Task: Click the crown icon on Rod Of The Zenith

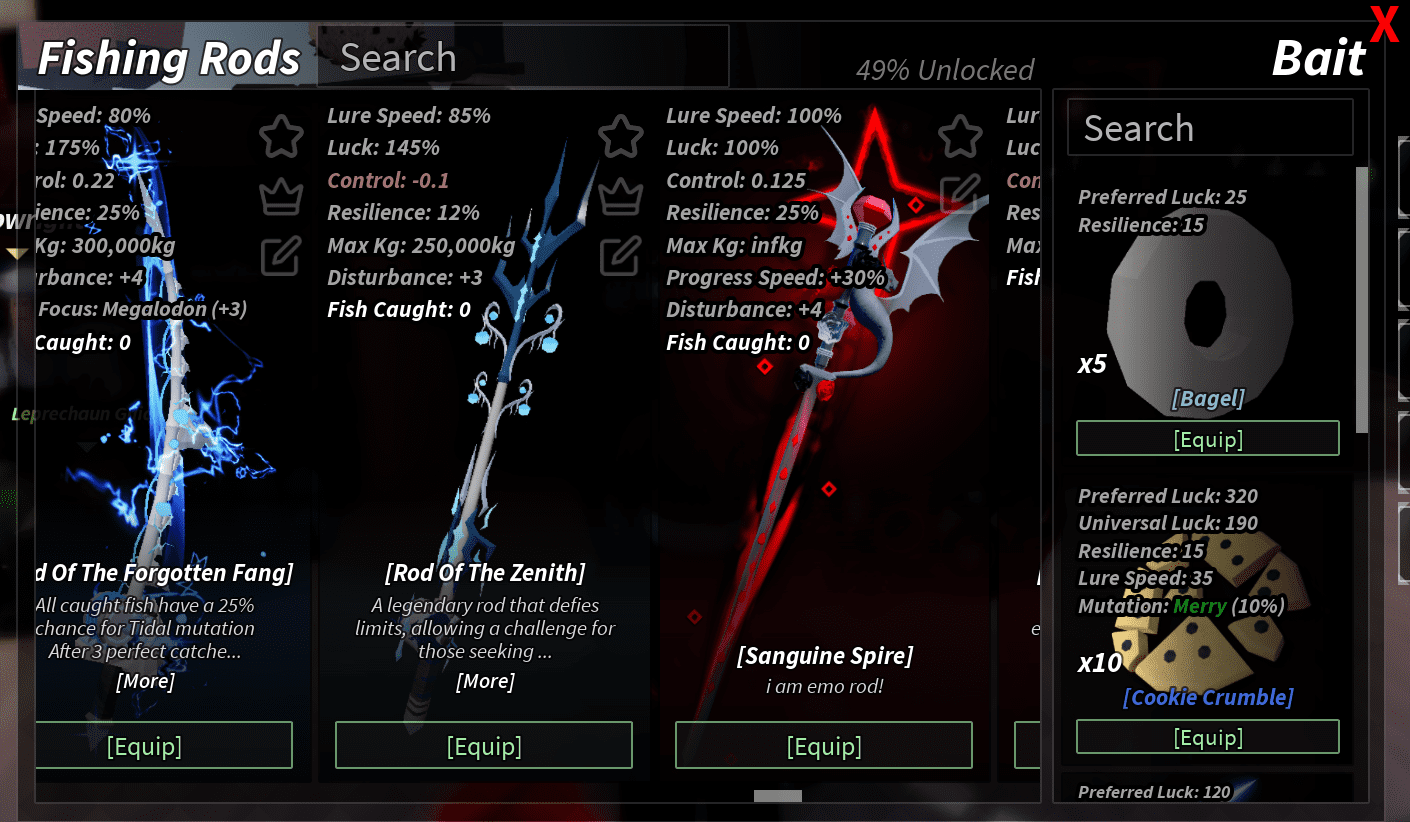Action: coord(621,197)
